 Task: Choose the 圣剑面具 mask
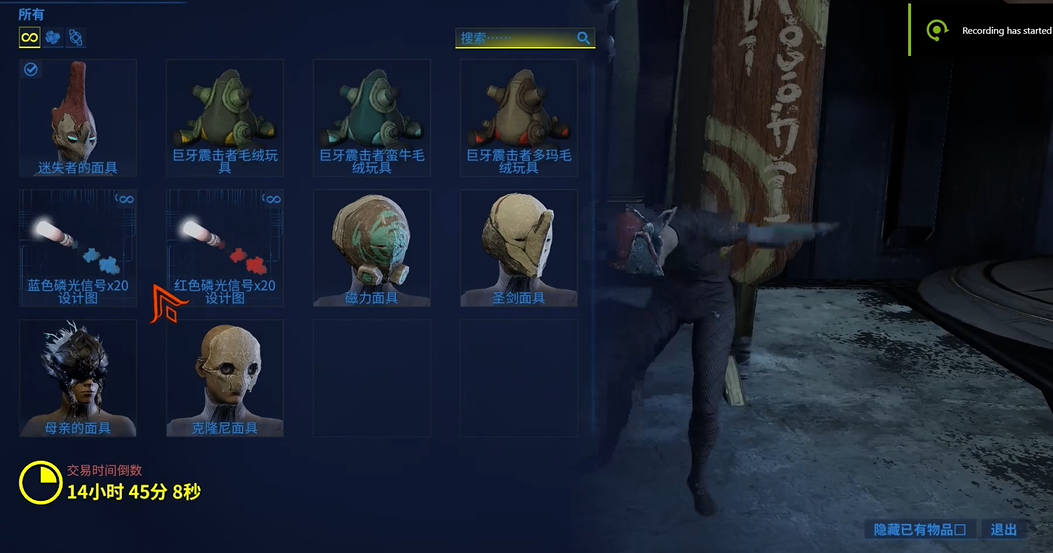point(518,248)
